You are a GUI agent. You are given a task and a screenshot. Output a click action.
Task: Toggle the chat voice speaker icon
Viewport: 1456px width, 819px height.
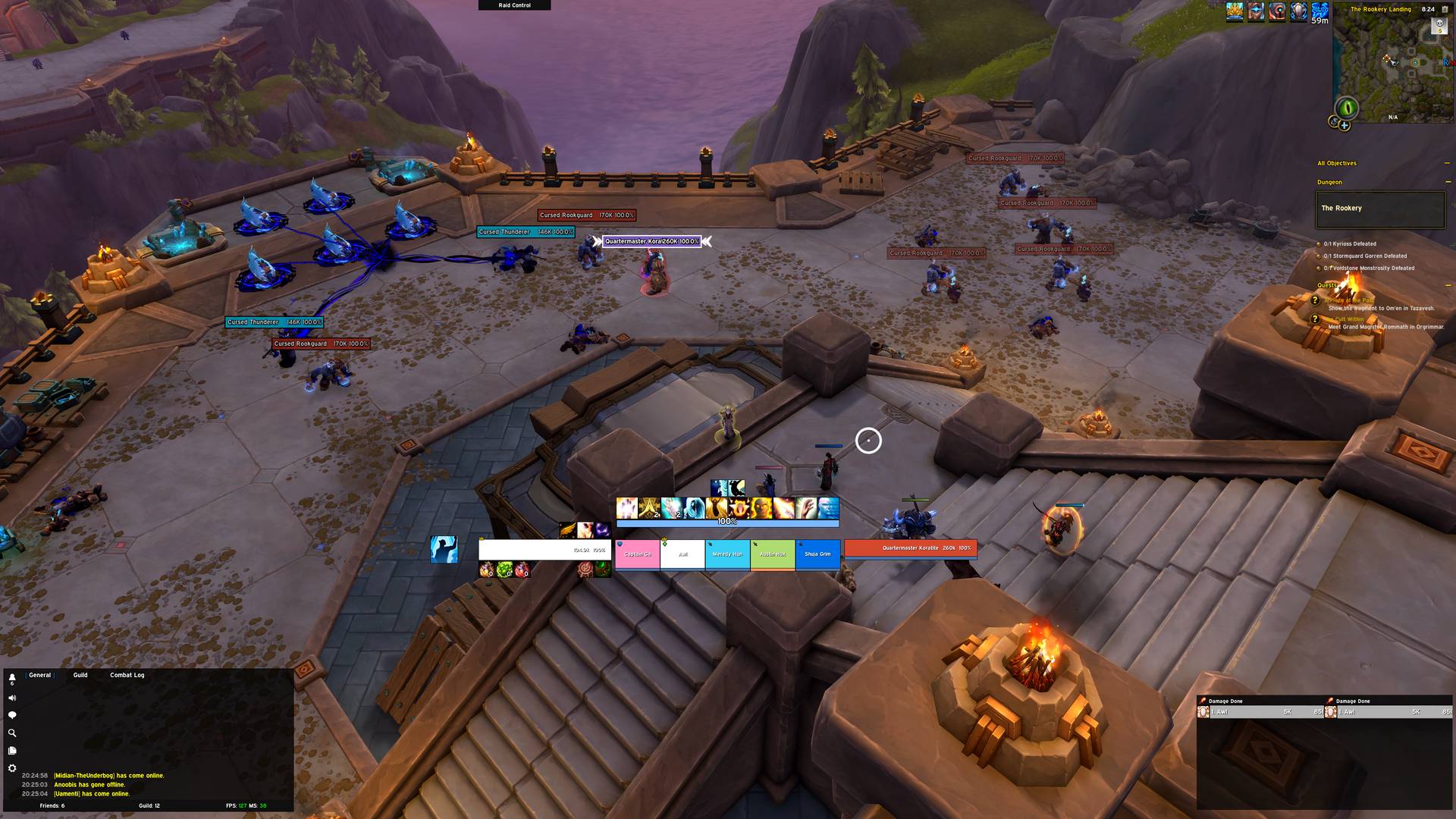click(12, 698)
